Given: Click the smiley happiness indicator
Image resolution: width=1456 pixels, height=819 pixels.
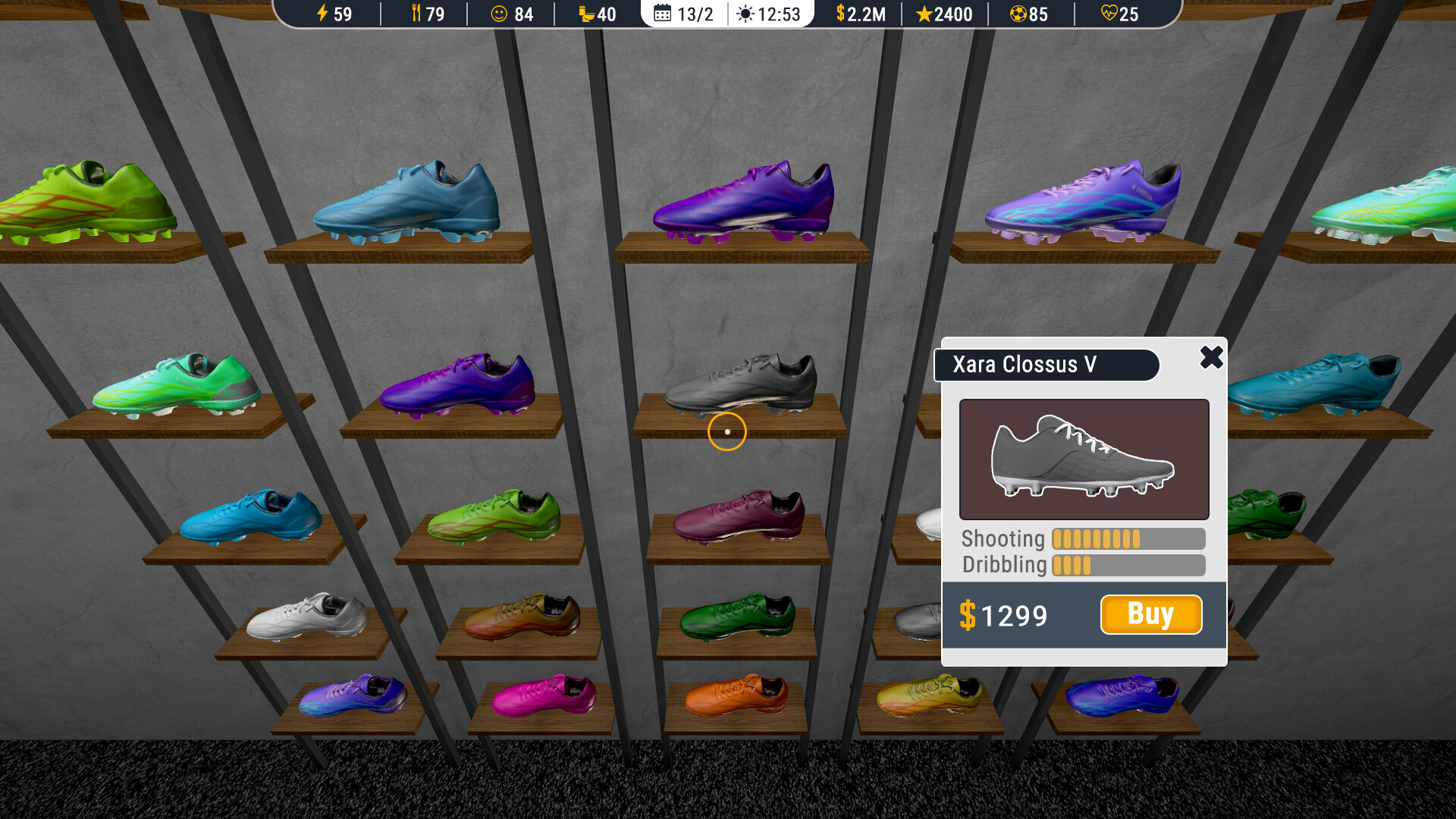Looking at the screenshot, I should (x=499, y=14).
